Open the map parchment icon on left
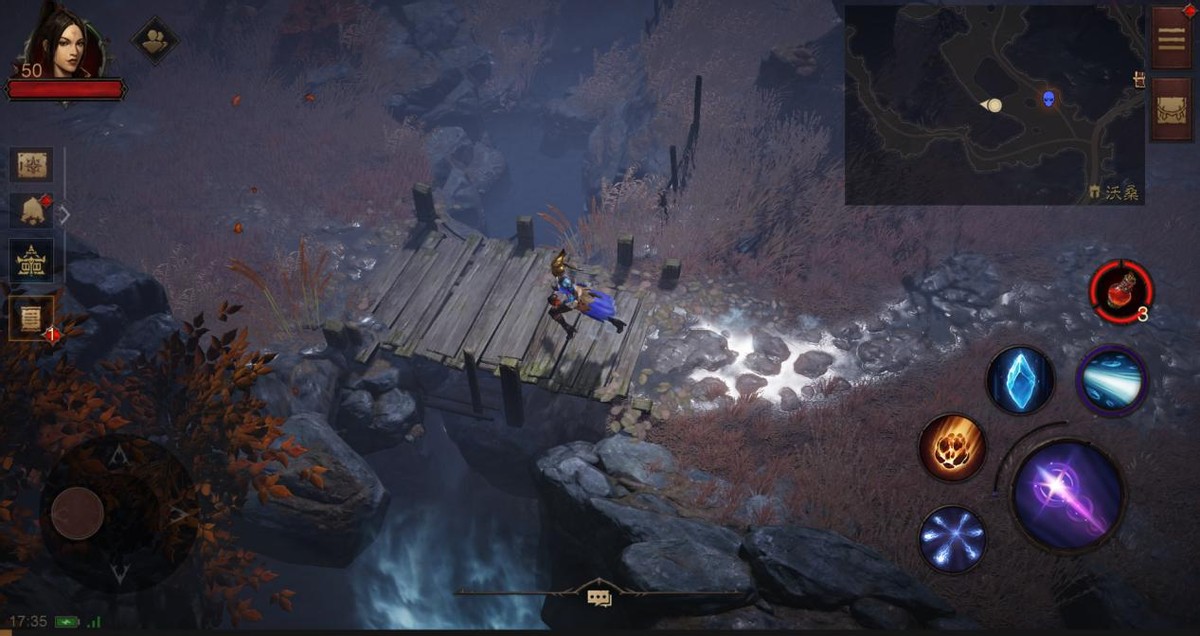This screenshot has height=636, width=1200. click(x=32, y=166)
